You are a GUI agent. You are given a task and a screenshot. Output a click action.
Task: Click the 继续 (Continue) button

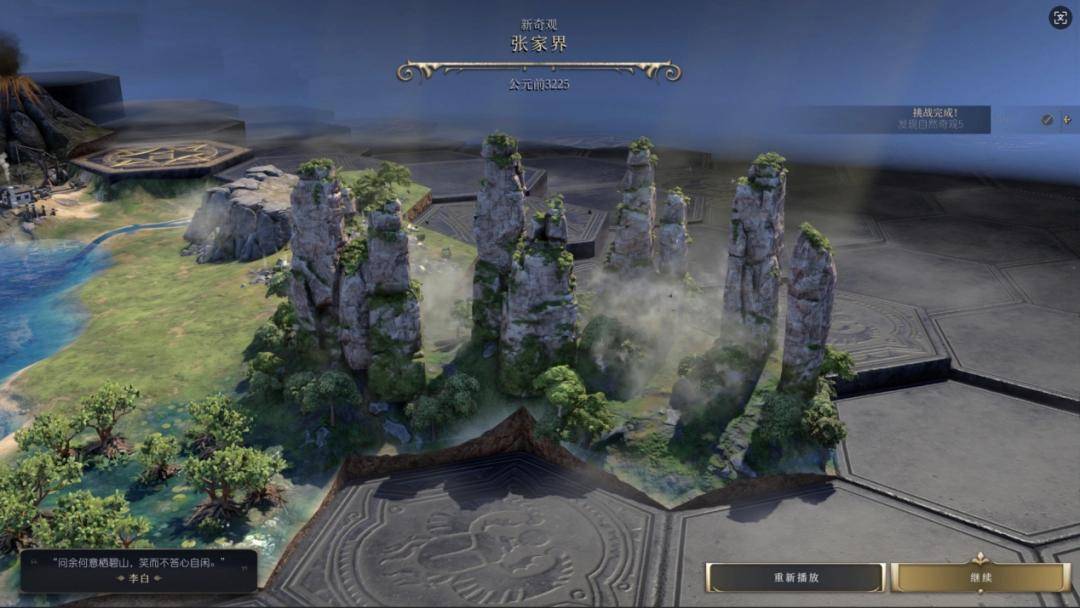[980, 578]
